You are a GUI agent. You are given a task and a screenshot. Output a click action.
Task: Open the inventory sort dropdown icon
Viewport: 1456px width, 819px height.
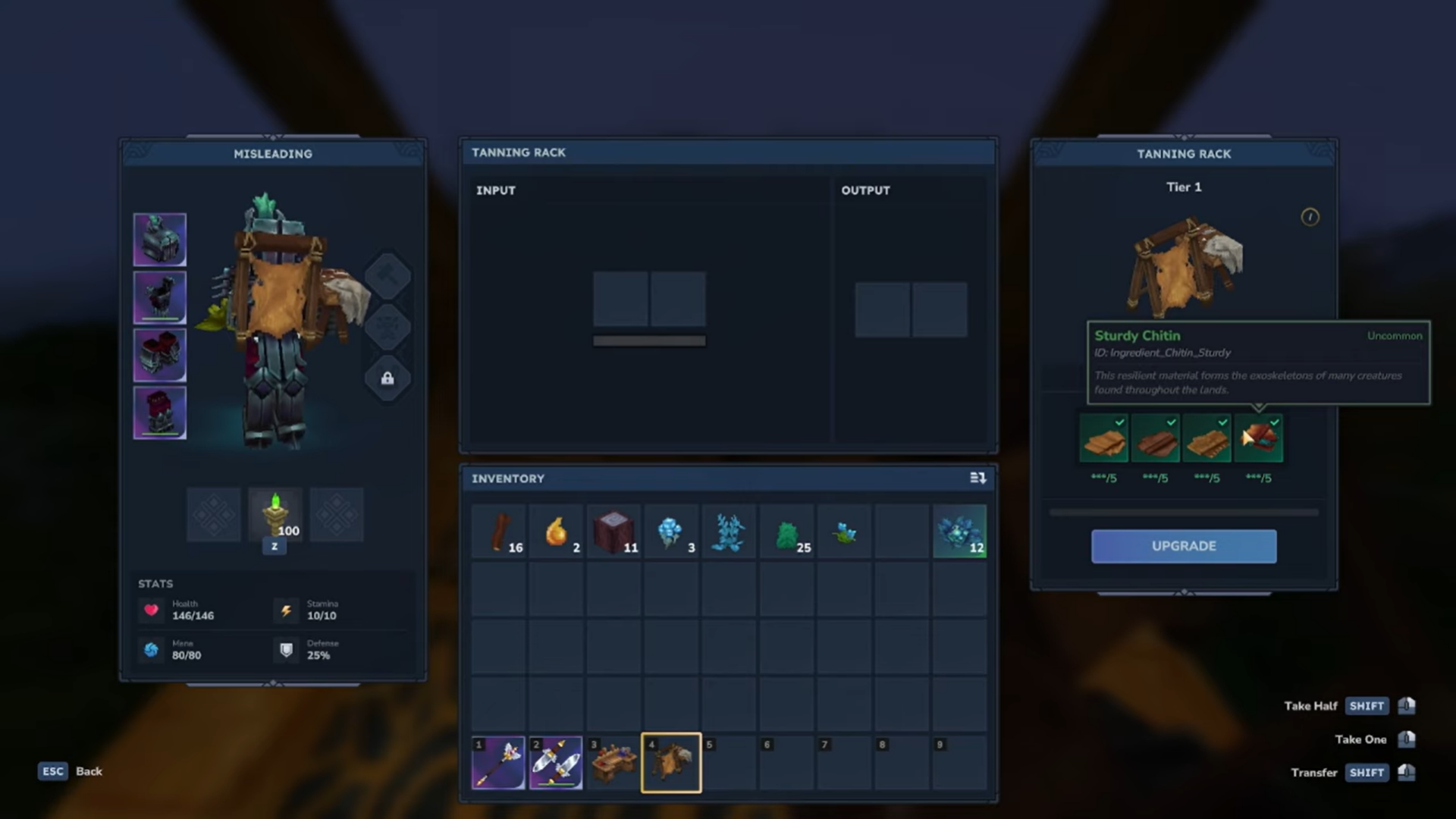[978, 478]
